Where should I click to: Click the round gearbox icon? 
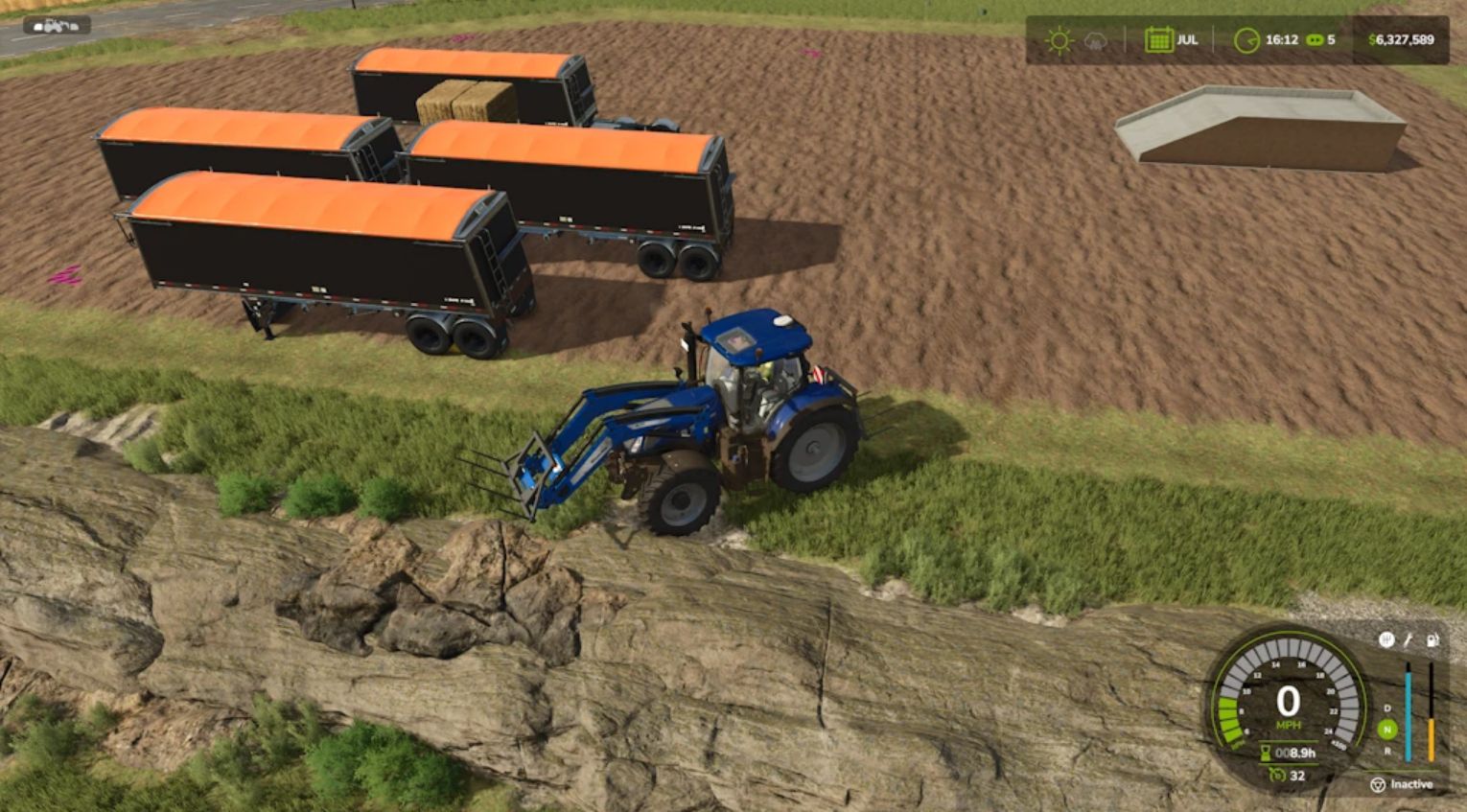click(x=1385, y=639)
